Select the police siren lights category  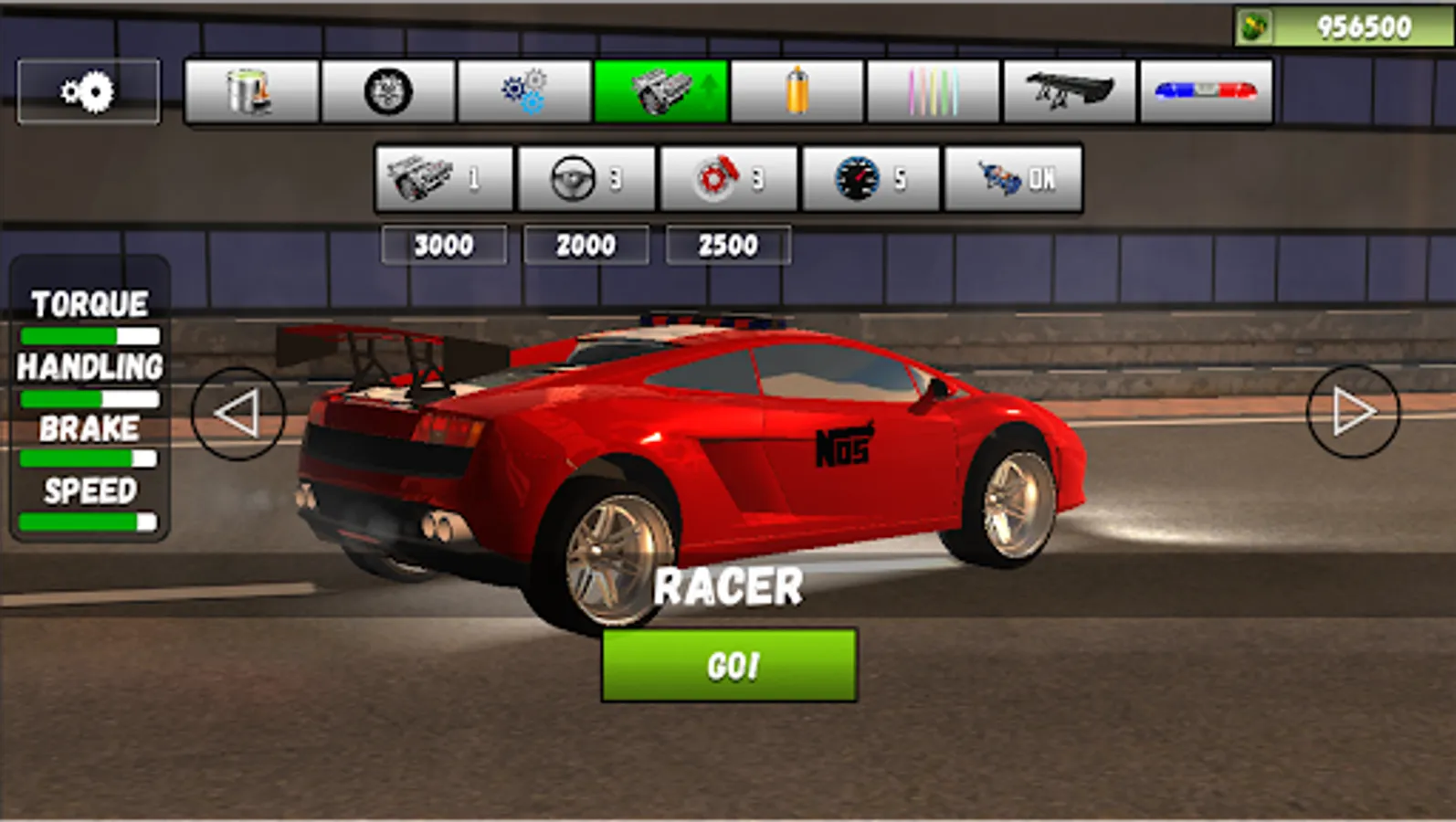click(1205, 91)
